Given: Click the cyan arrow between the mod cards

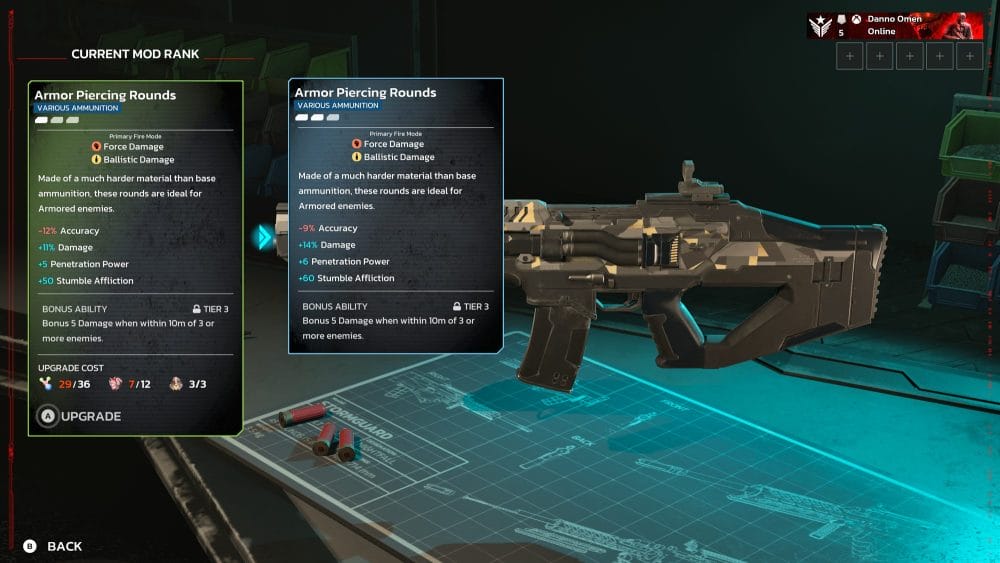Looking at the screenshot, I should 265,237.
